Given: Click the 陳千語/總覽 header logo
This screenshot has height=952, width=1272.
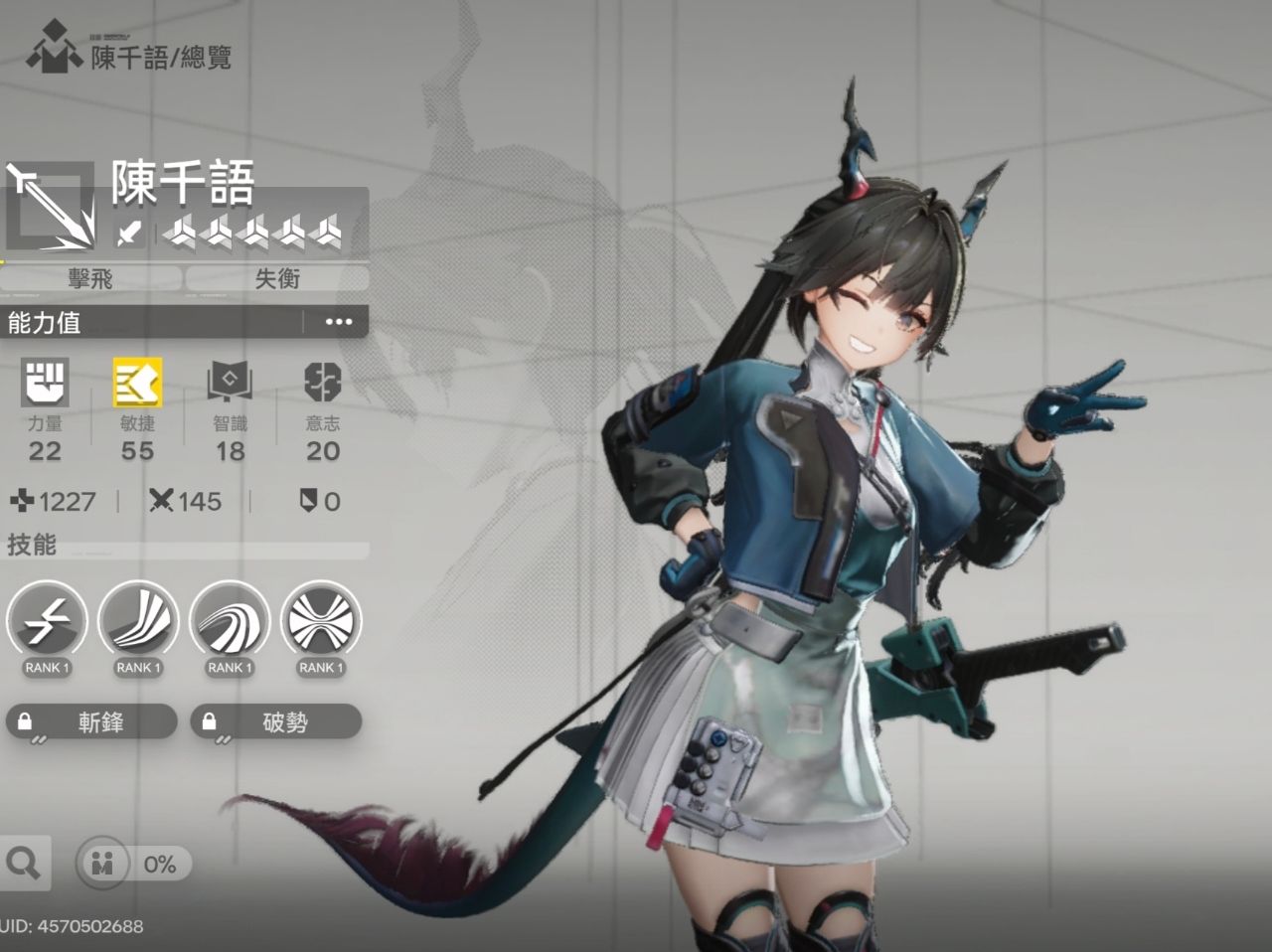Looking at the screenshot, I should pyautogui.click(x=54, y=50).
